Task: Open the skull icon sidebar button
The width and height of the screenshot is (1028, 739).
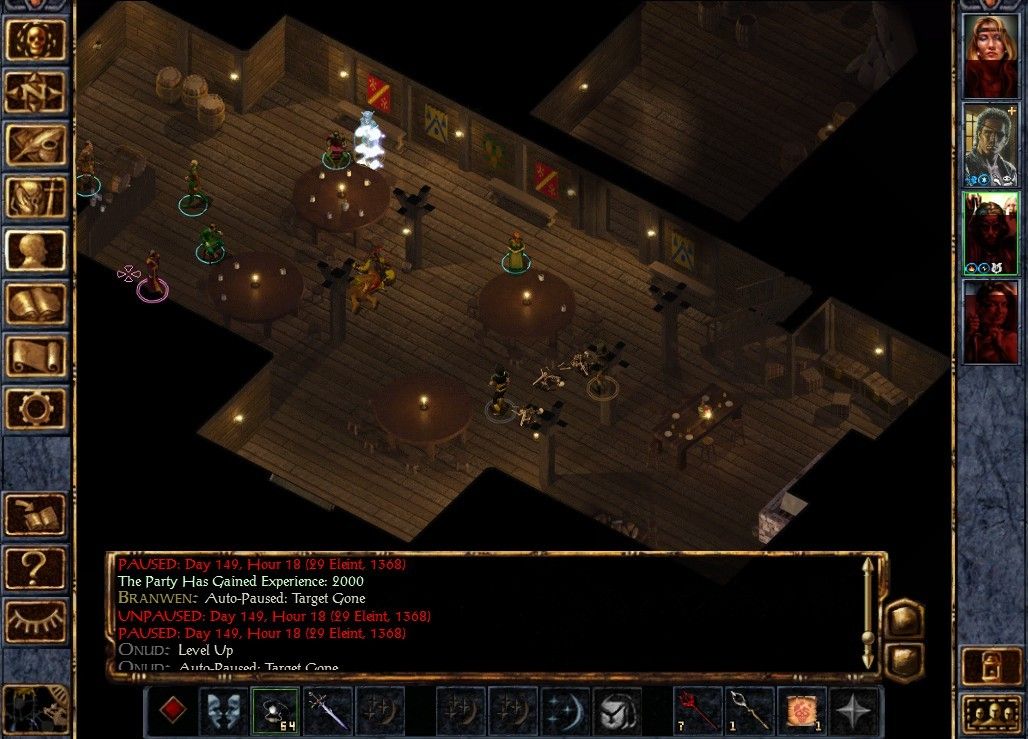Action: pos(36,39)
